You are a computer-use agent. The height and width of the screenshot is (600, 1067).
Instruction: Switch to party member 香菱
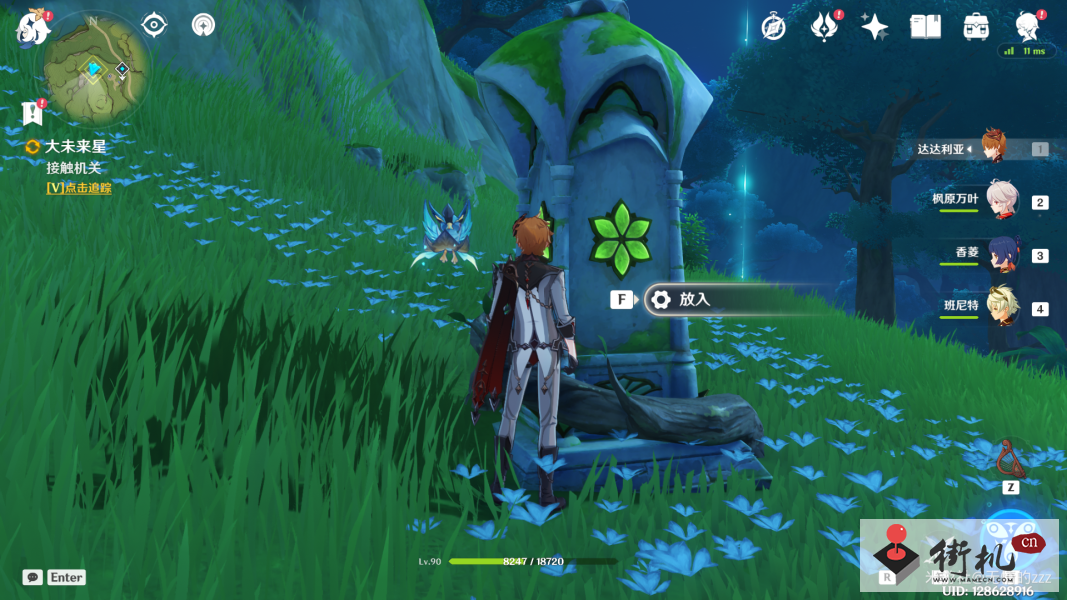point(1001,254)
